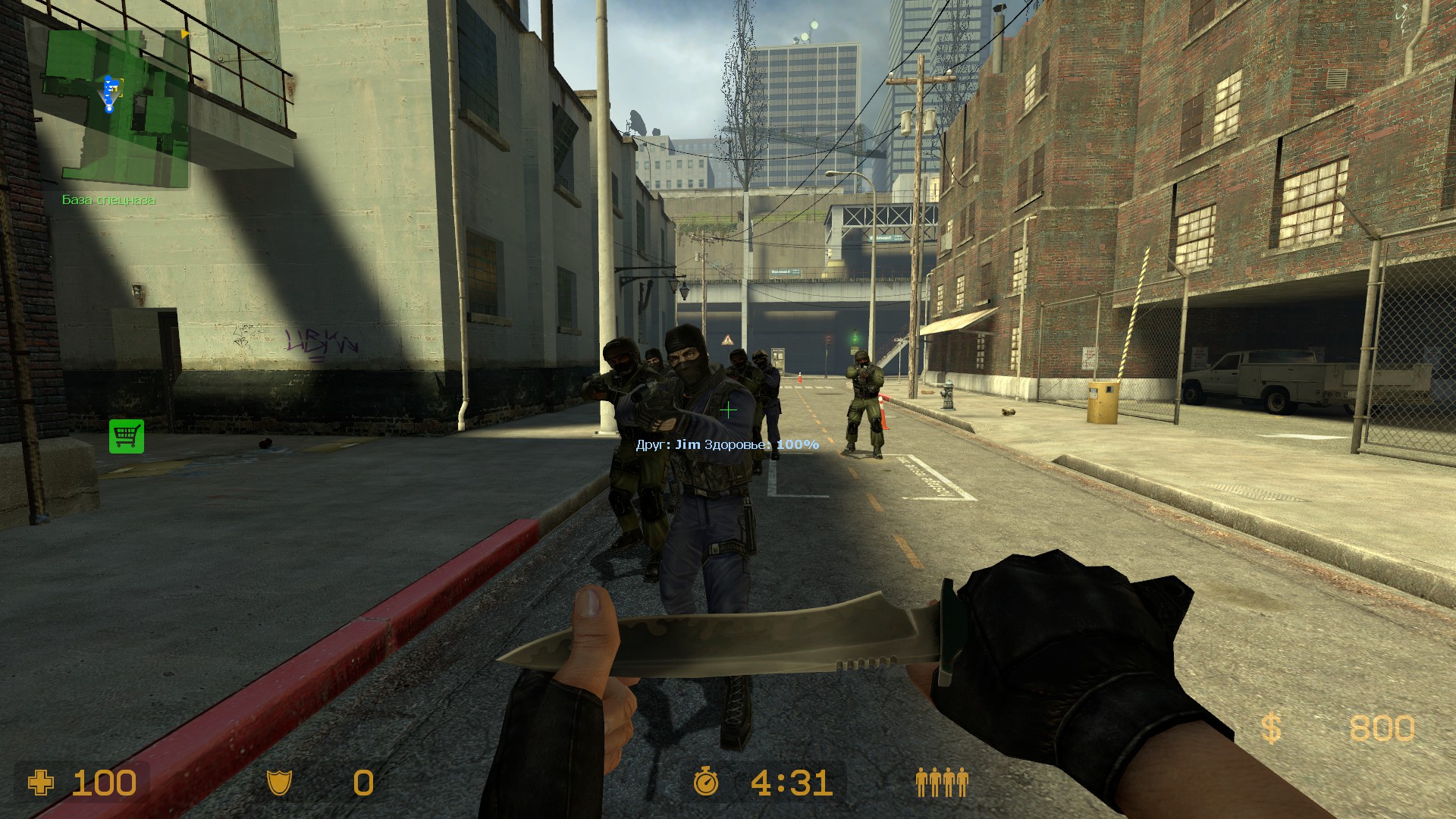The image size is (1456, 819).
Task: Click the yellow arrow on the minimap edge
Action: coord(184,34)
